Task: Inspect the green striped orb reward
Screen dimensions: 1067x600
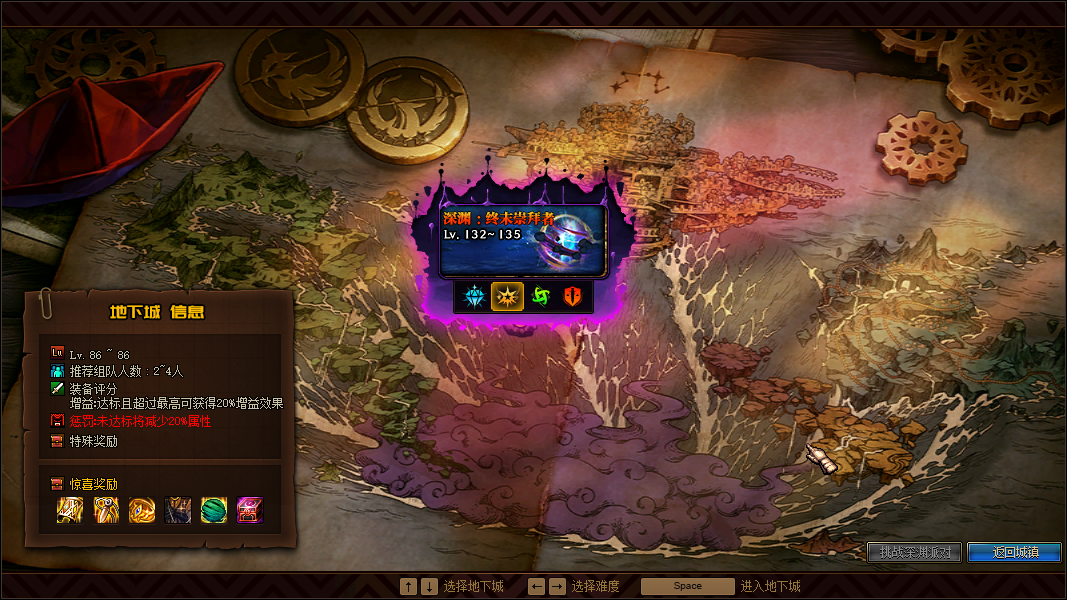Action: click(214, 511)
